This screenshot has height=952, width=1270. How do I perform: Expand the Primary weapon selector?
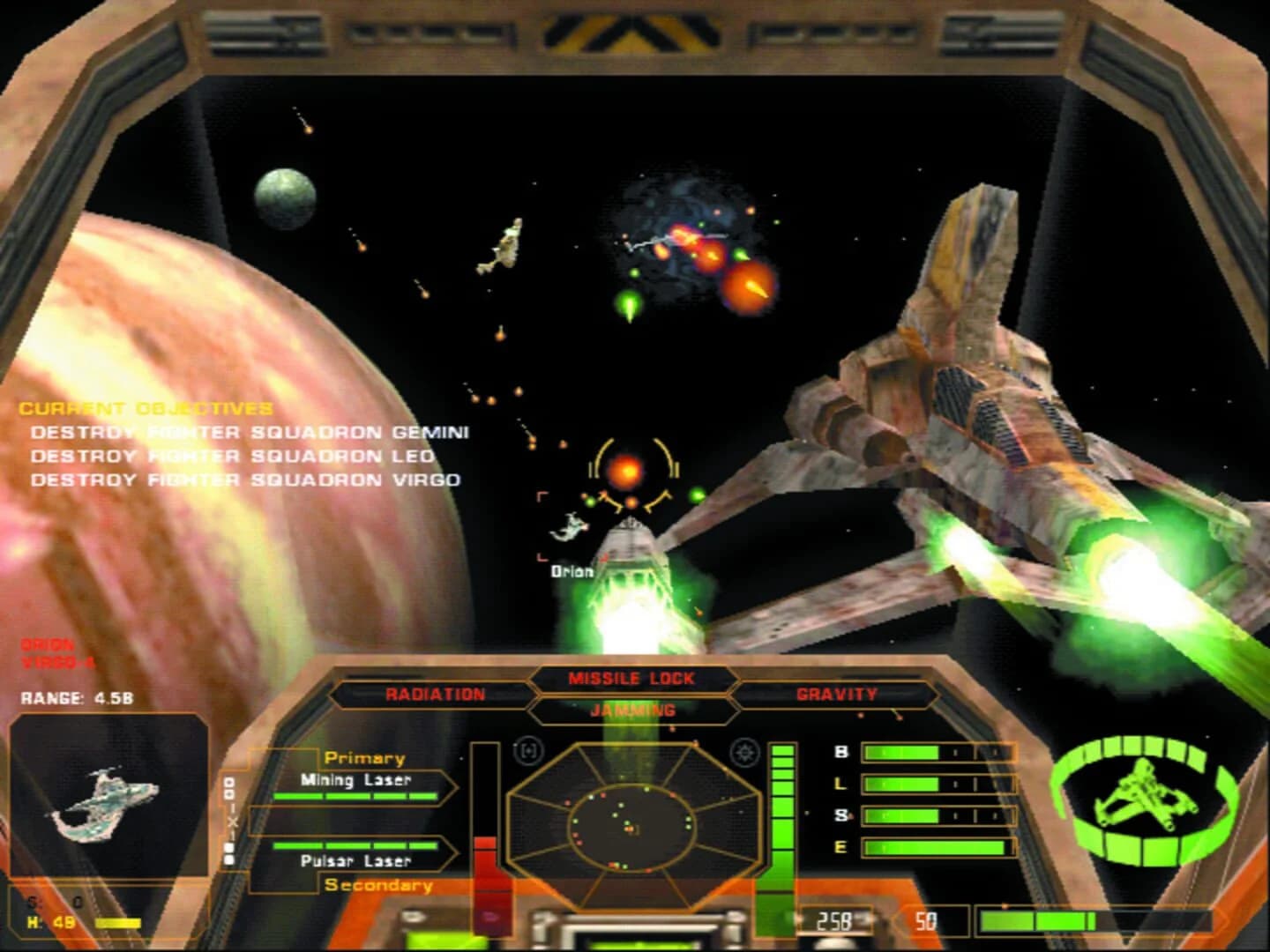[x=364, y=756]
